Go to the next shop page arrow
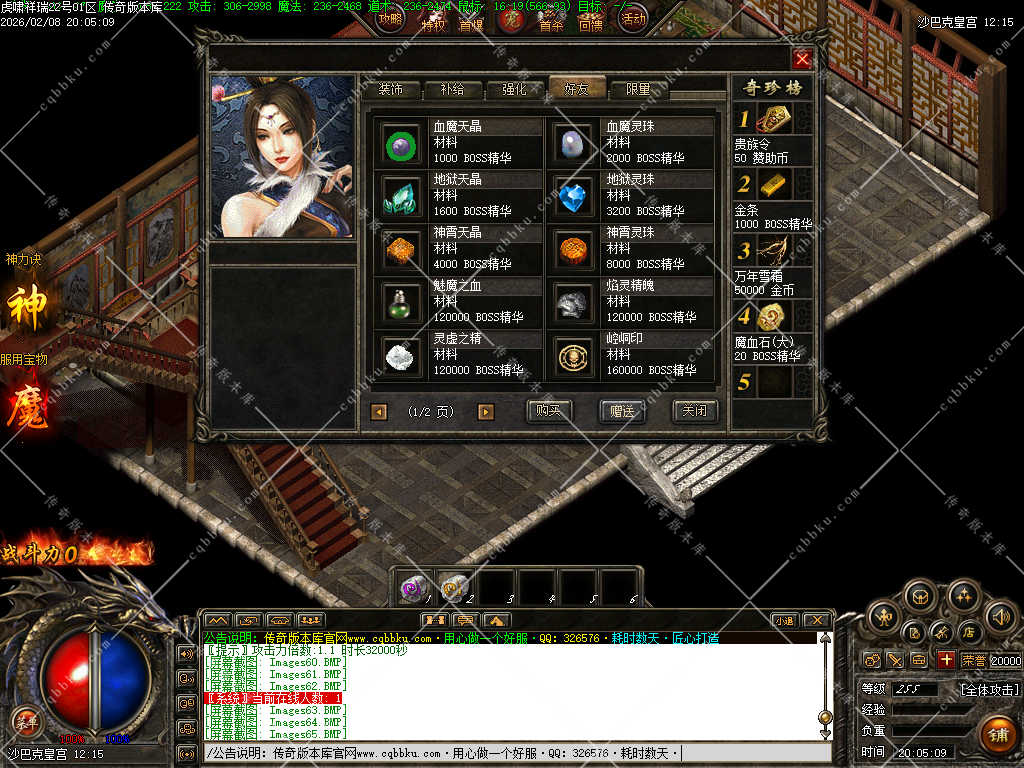Viewport: 1024px width, 768px height. 486,412
